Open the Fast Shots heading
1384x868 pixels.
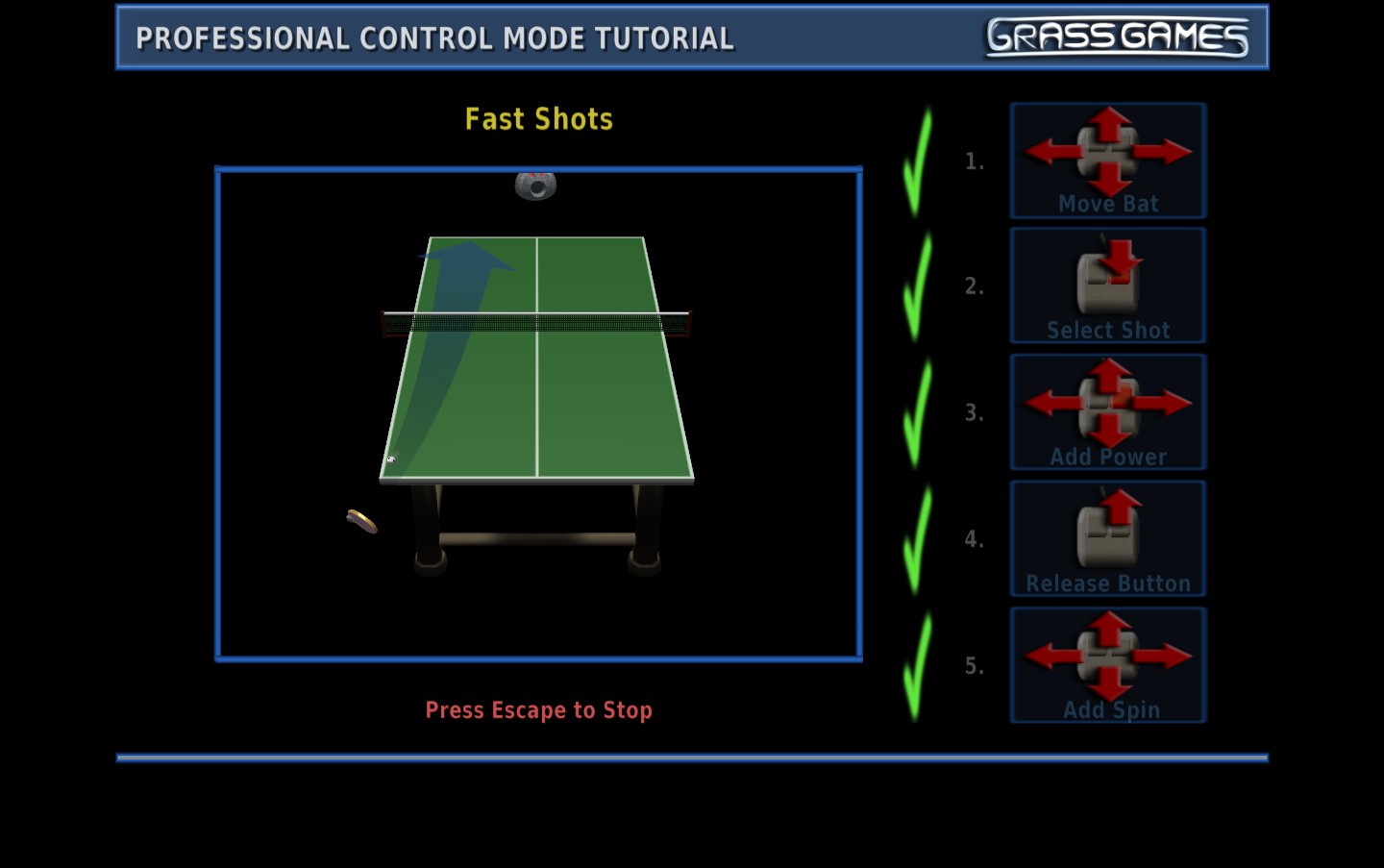(x=539, y=118)
